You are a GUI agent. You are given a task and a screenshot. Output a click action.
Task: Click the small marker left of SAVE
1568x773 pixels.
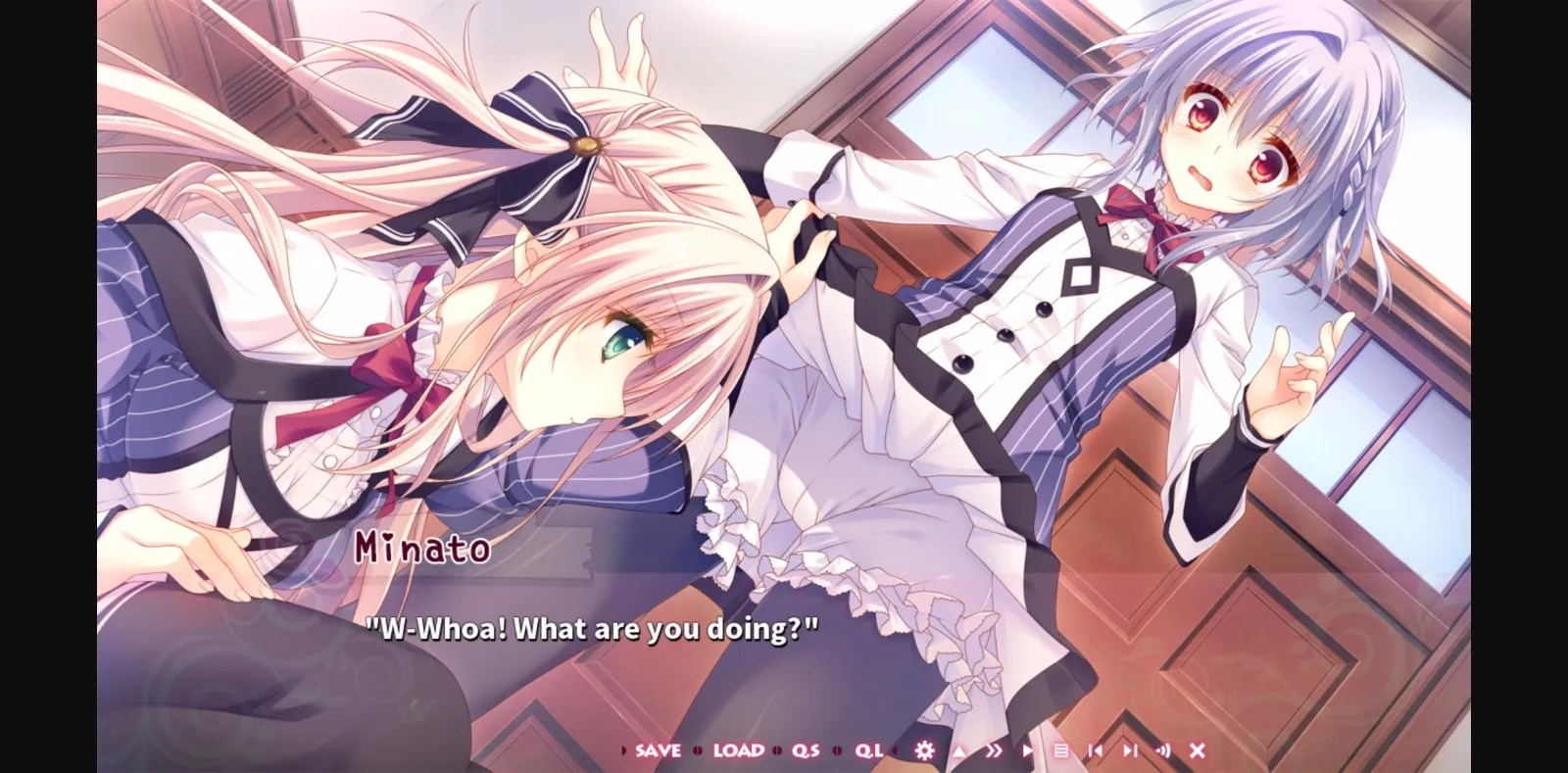[624, 750]
